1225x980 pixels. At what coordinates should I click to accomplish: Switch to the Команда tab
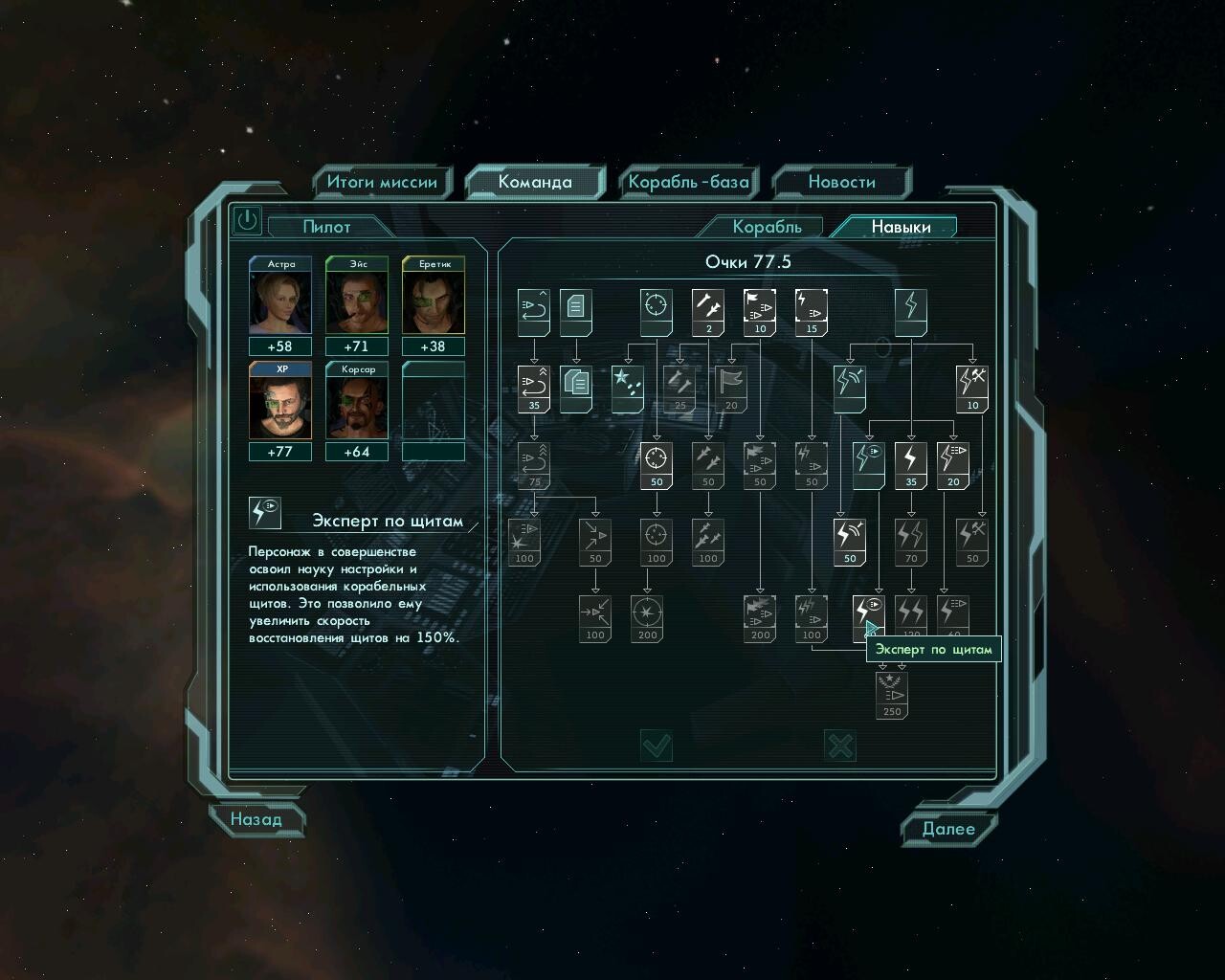pos(535,182)
